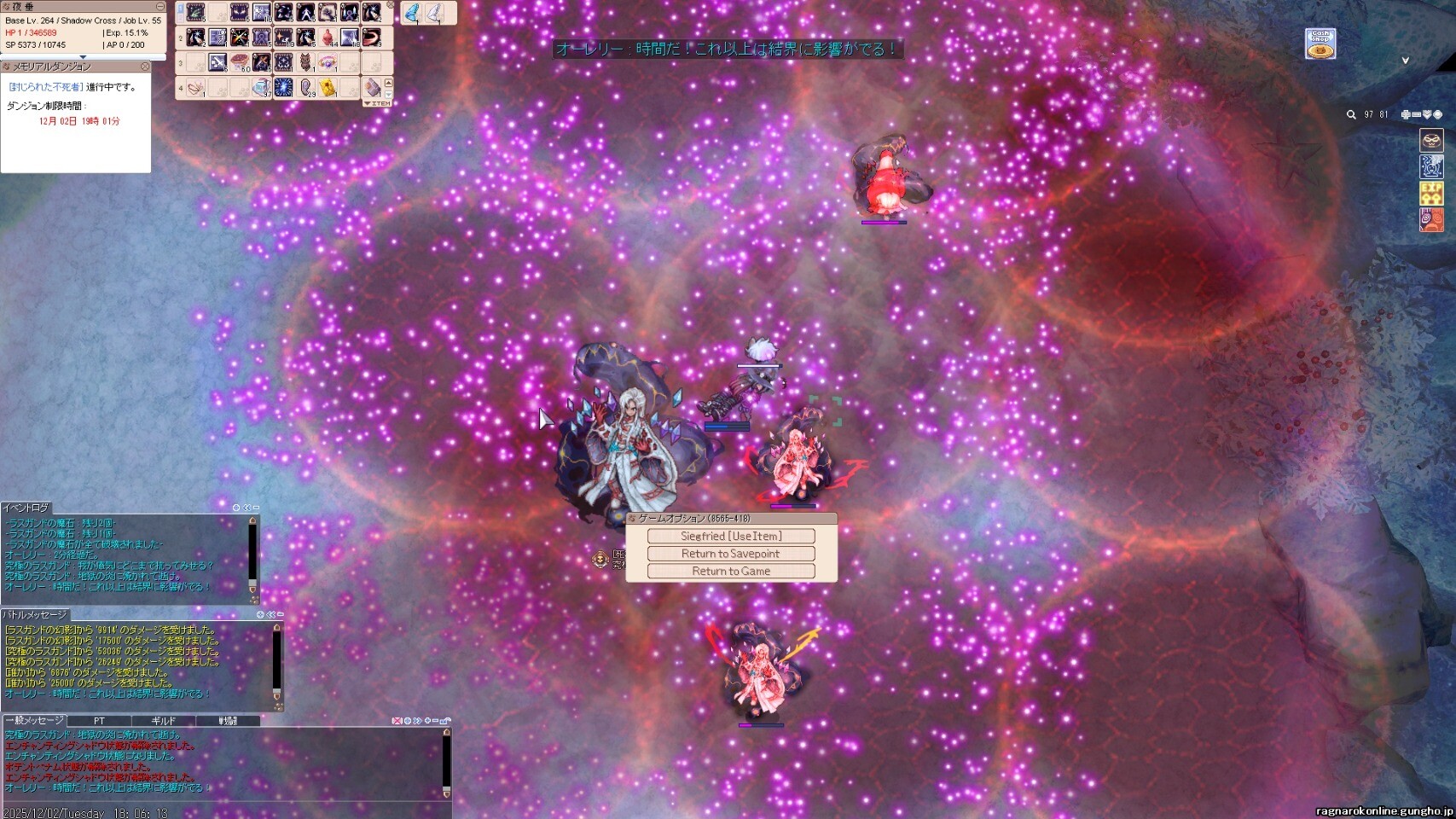Close the Memorial Dungeon window
The width and height of the screenshot is (1456, 819).
click(145, 67)
